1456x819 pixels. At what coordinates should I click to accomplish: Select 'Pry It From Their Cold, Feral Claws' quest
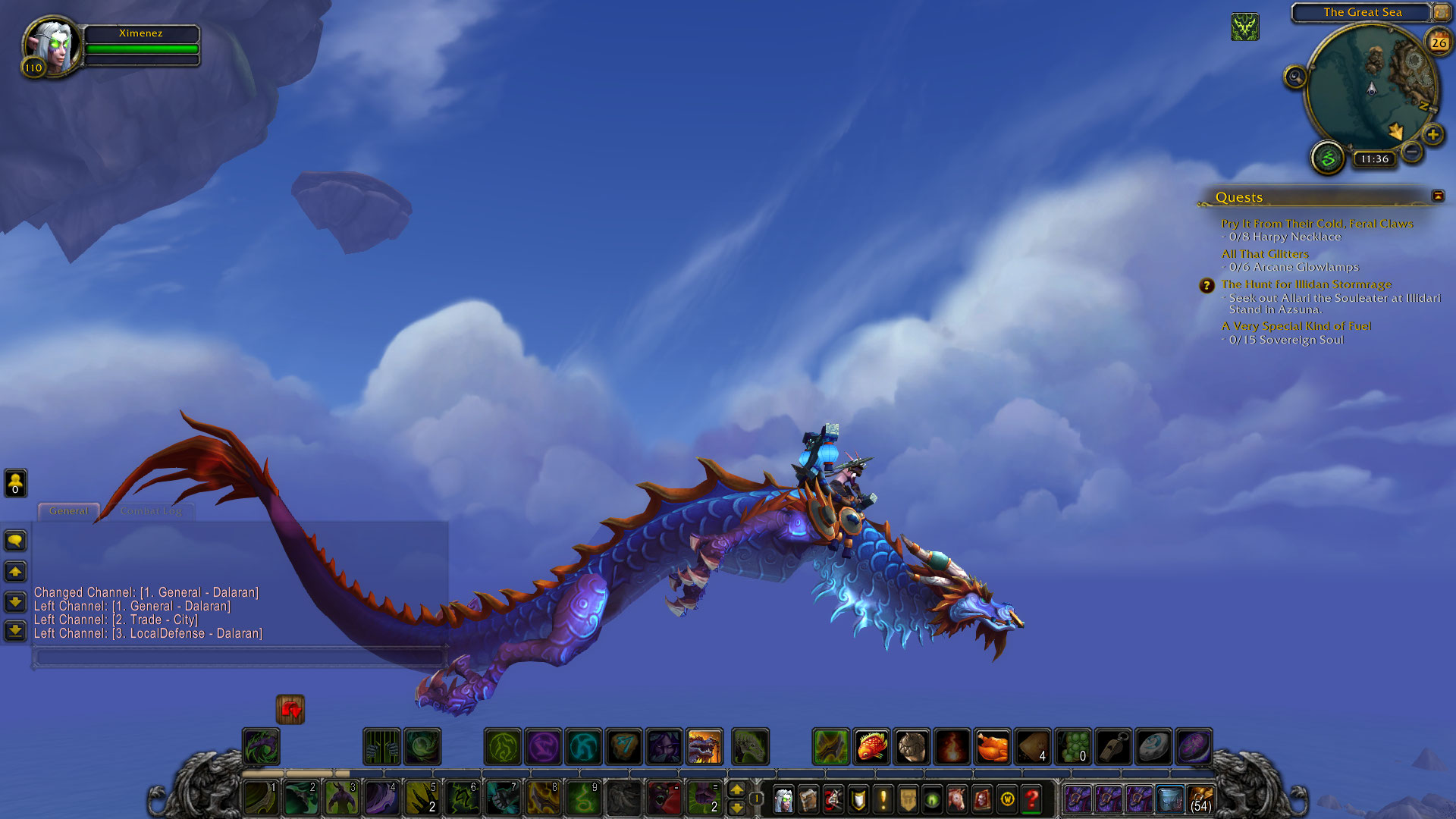point(1316,224)
